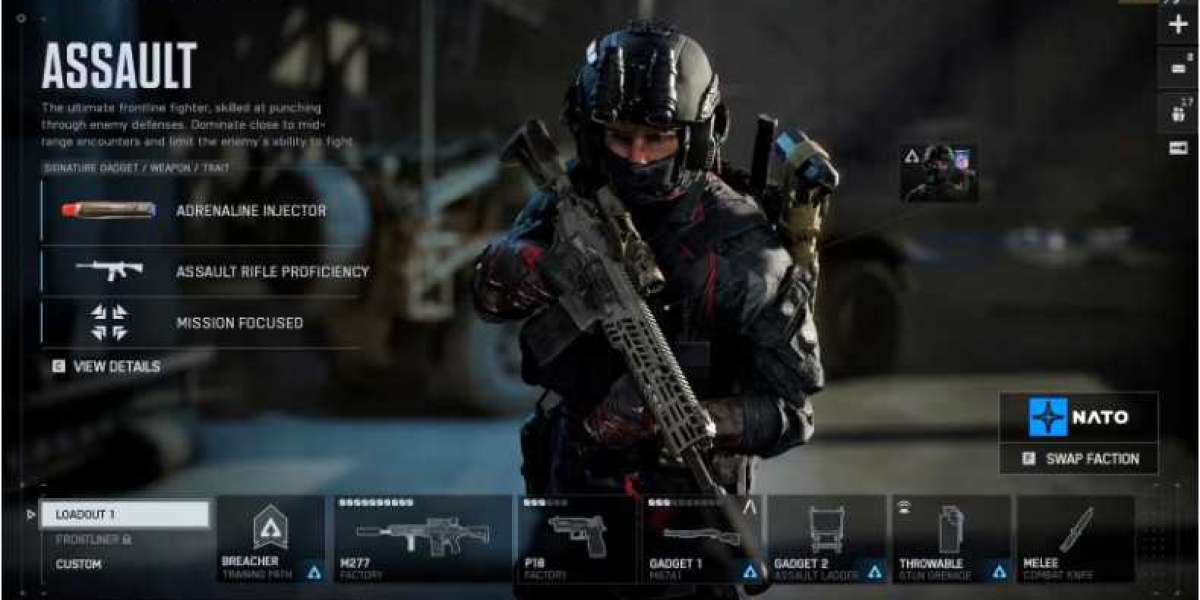Open the Breacher training path slot

pos(270,538)
